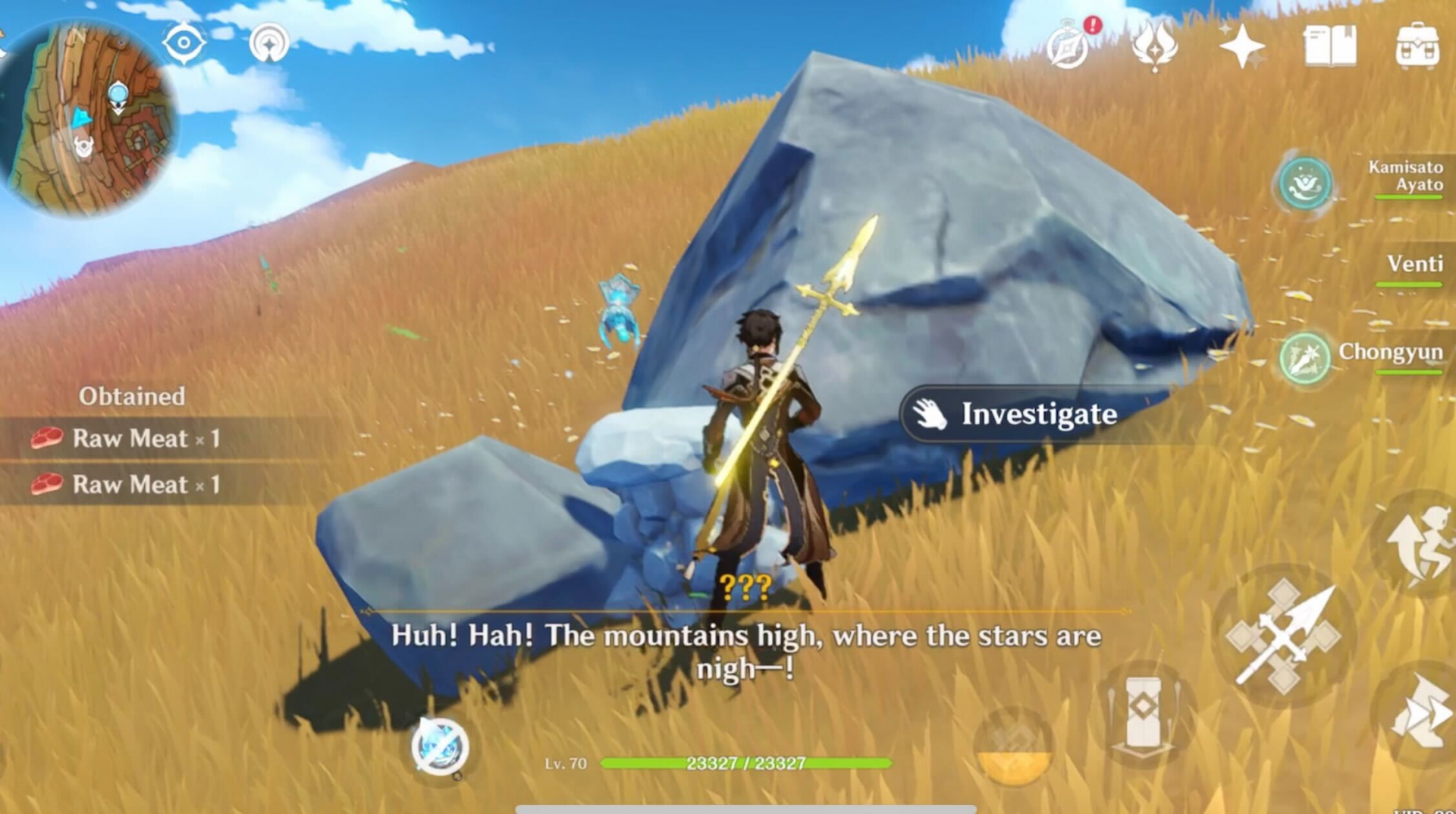Image resolution: width=1456 pixels, height=814 pixels.
Task: Open the backpack inventory
Action: [1417, 46]
